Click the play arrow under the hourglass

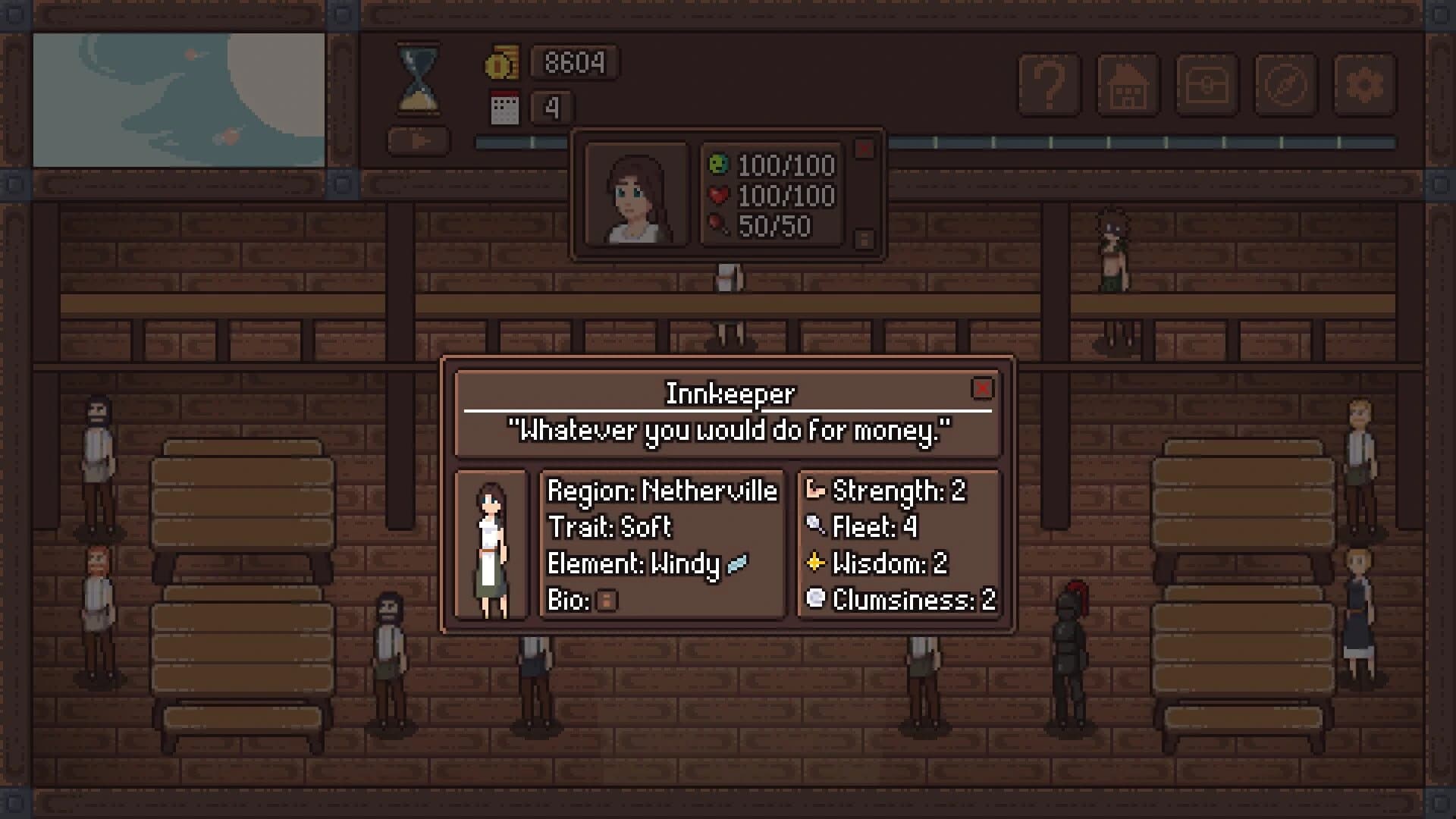click(x=418, y=140)
